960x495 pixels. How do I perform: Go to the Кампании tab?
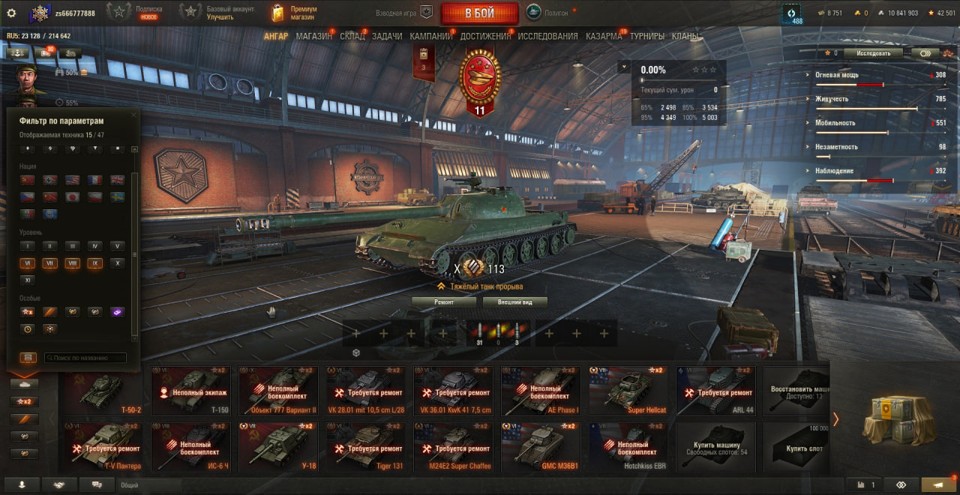[x=430, y=36]
